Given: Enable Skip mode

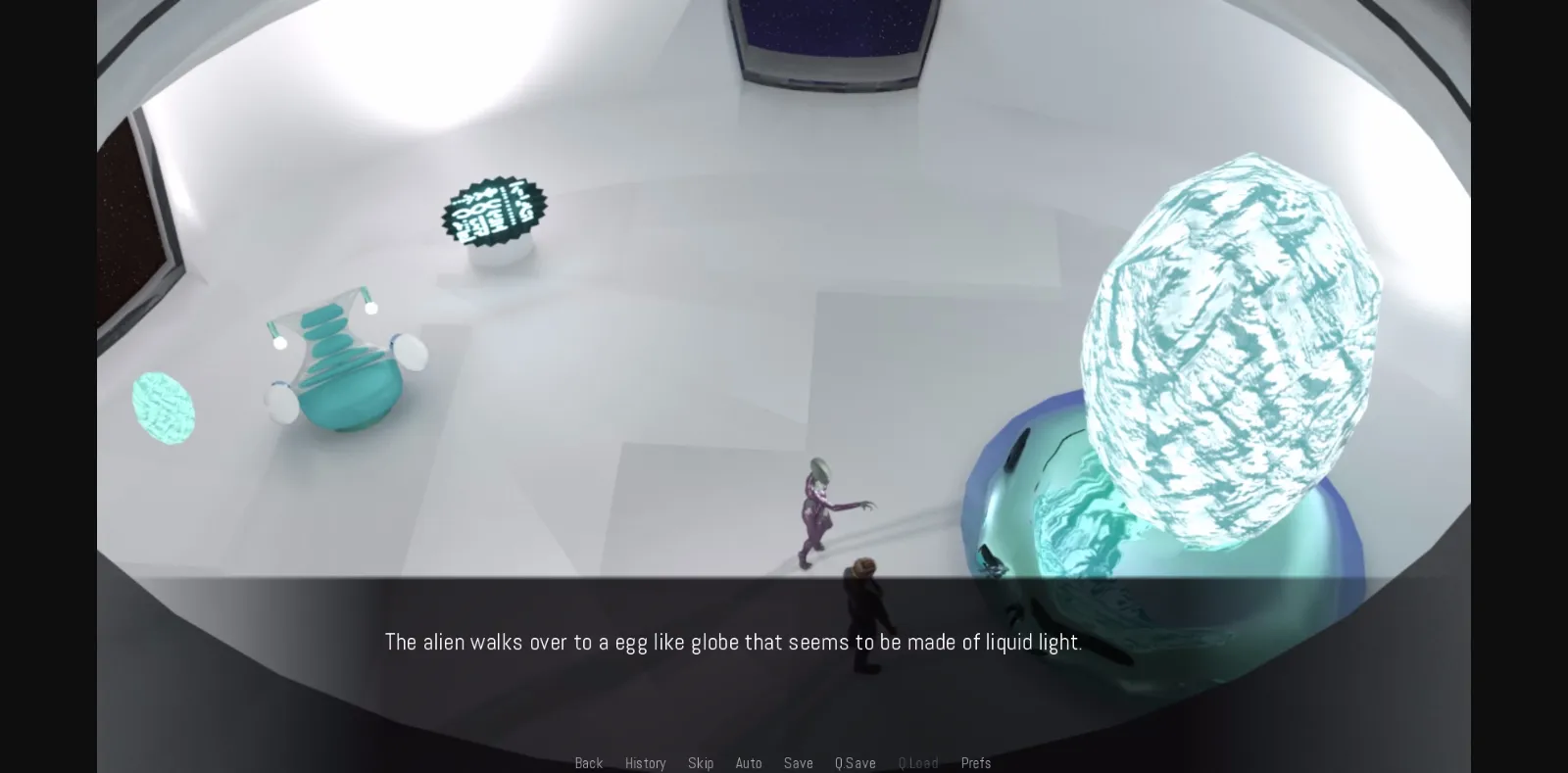Looking at the screenshot, I should pos(701,762).
